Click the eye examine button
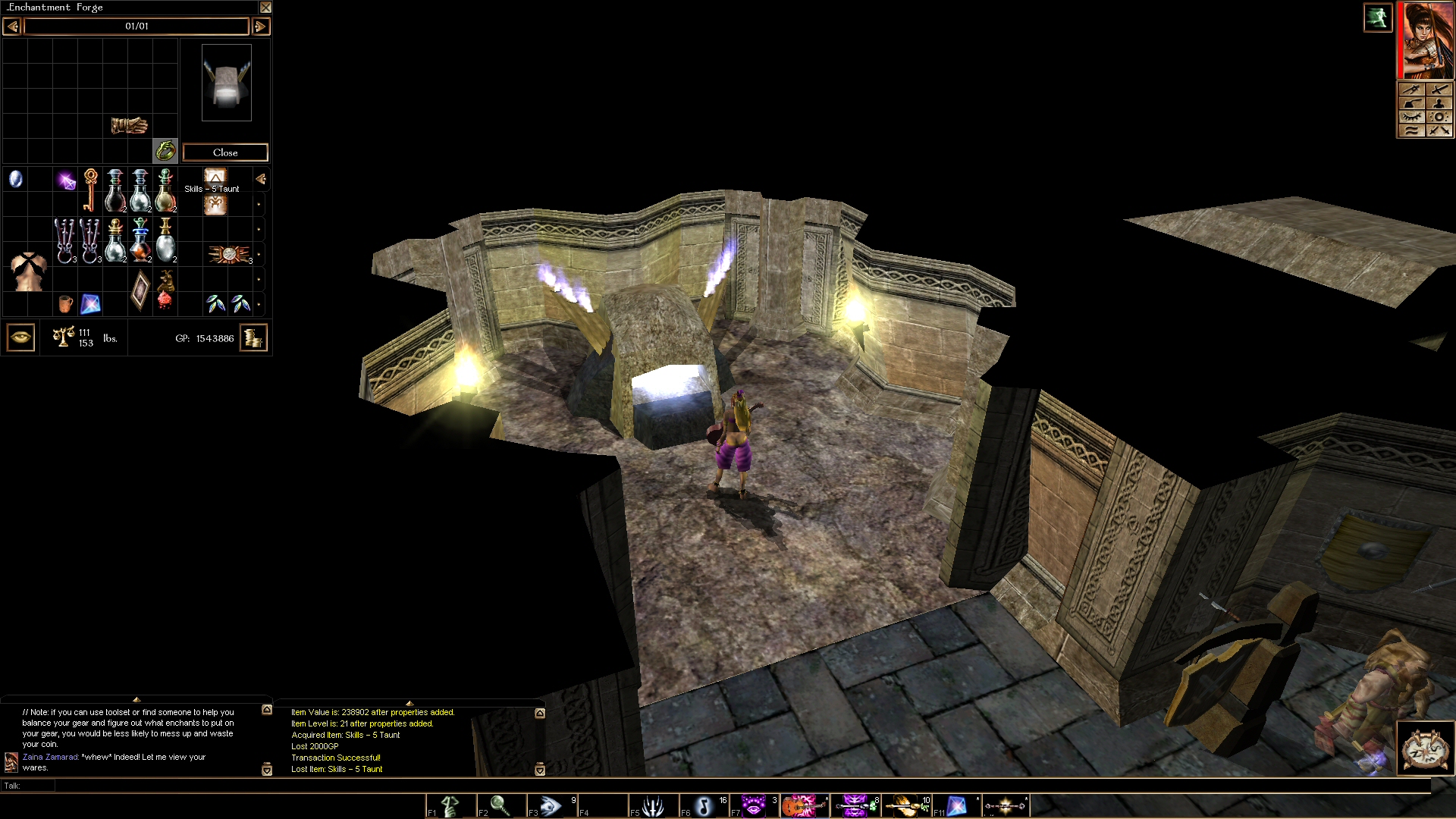The image size is (1456, 819). pos(20,337)
